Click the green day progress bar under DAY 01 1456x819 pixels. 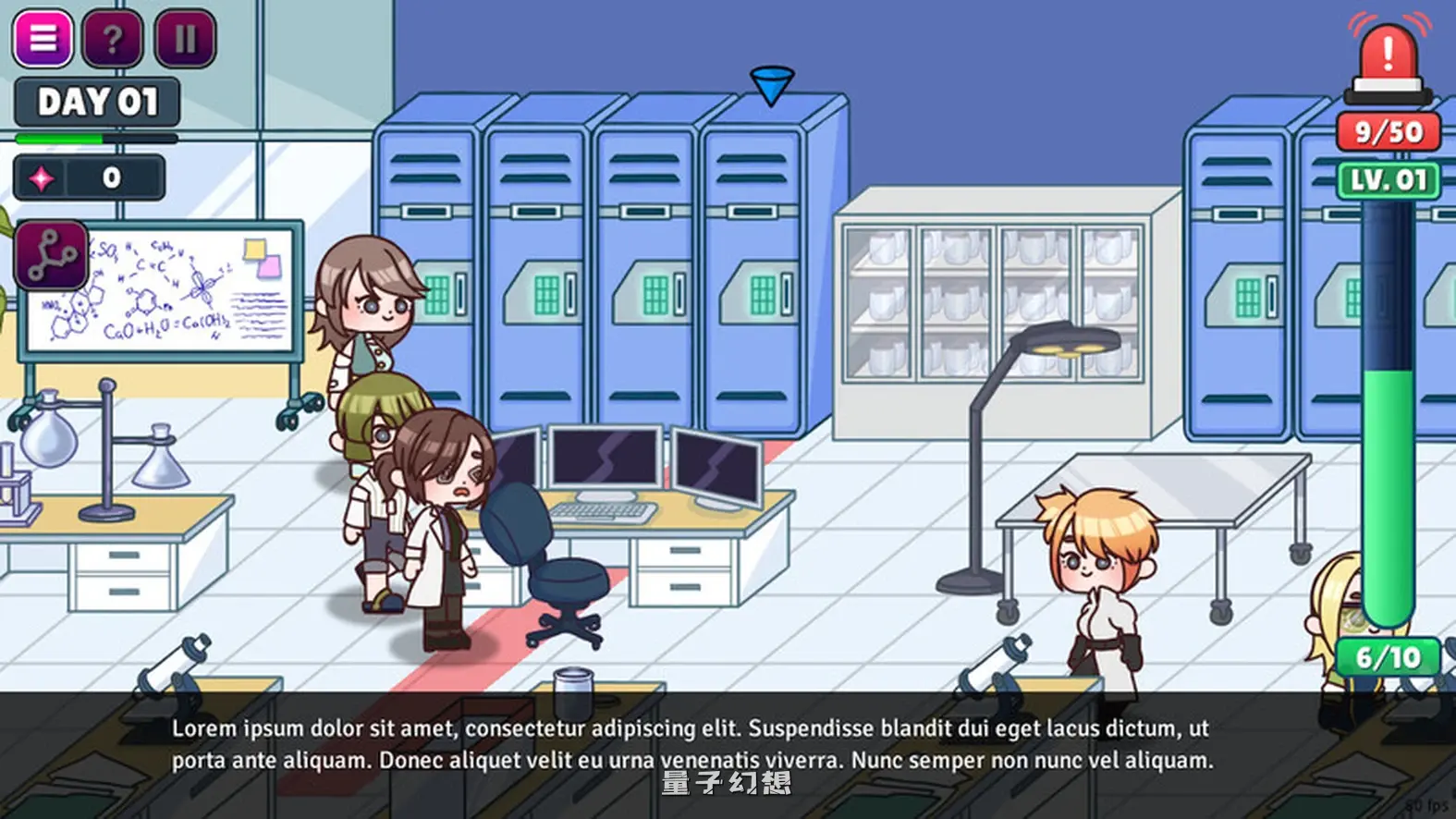95,136
